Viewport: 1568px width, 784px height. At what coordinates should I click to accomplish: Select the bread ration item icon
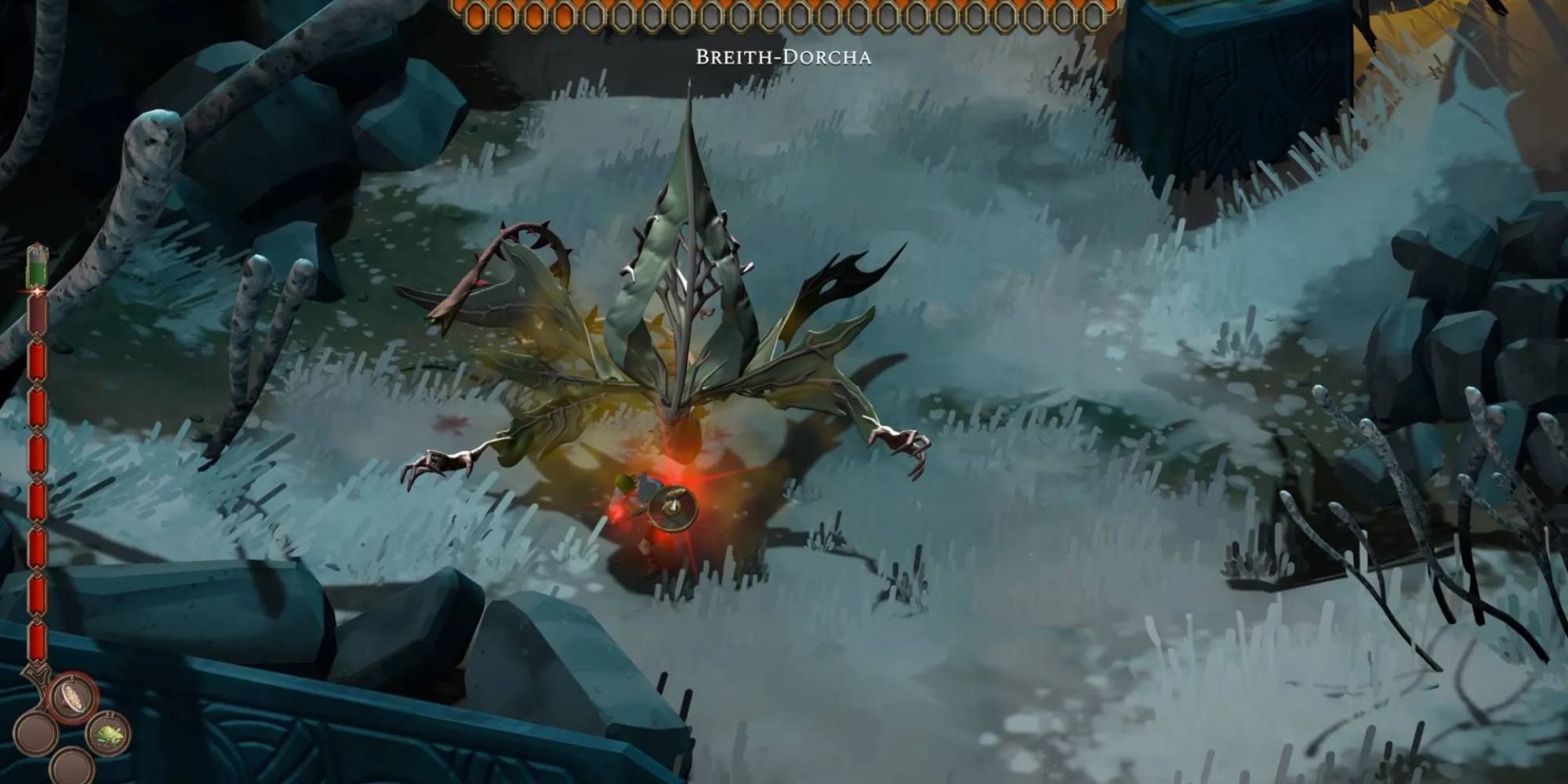point(71,696)
